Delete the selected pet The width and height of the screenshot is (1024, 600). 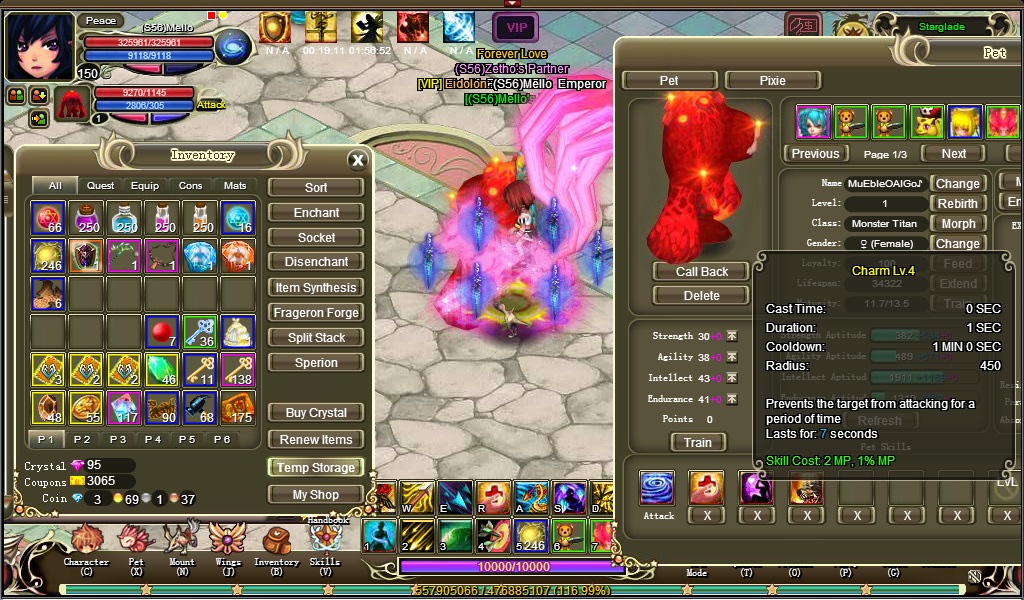point(701,296)
